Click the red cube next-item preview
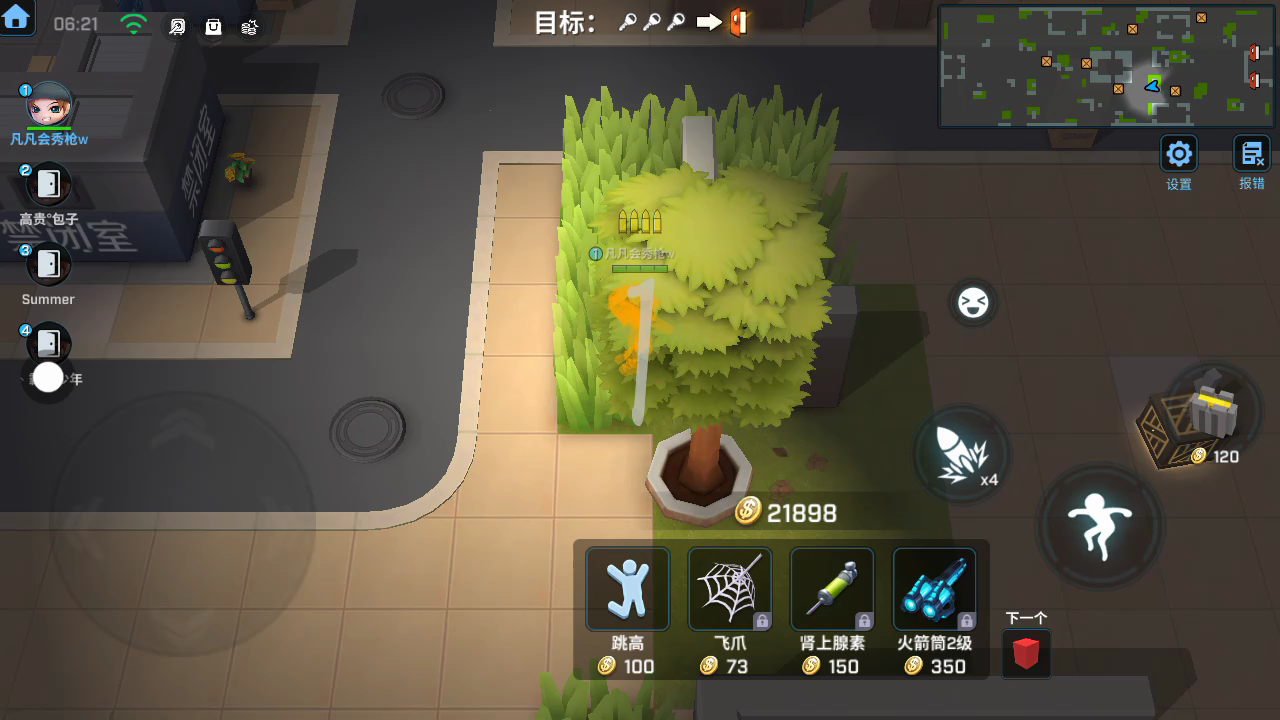The width and height of the screenshot is (1280, 720). tap(1026, 654)
